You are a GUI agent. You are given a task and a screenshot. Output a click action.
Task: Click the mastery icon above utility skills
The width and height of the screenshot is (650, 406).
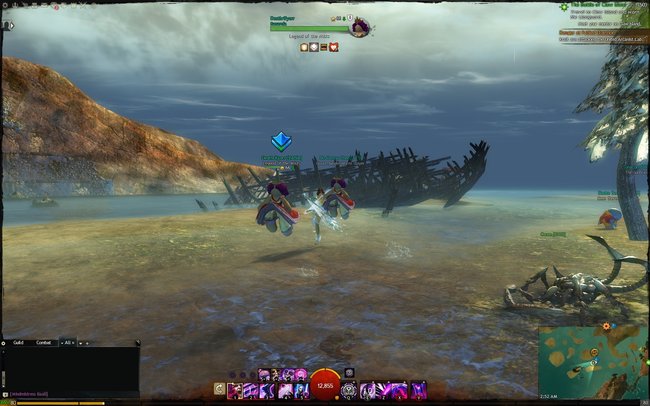click(349, 373)
